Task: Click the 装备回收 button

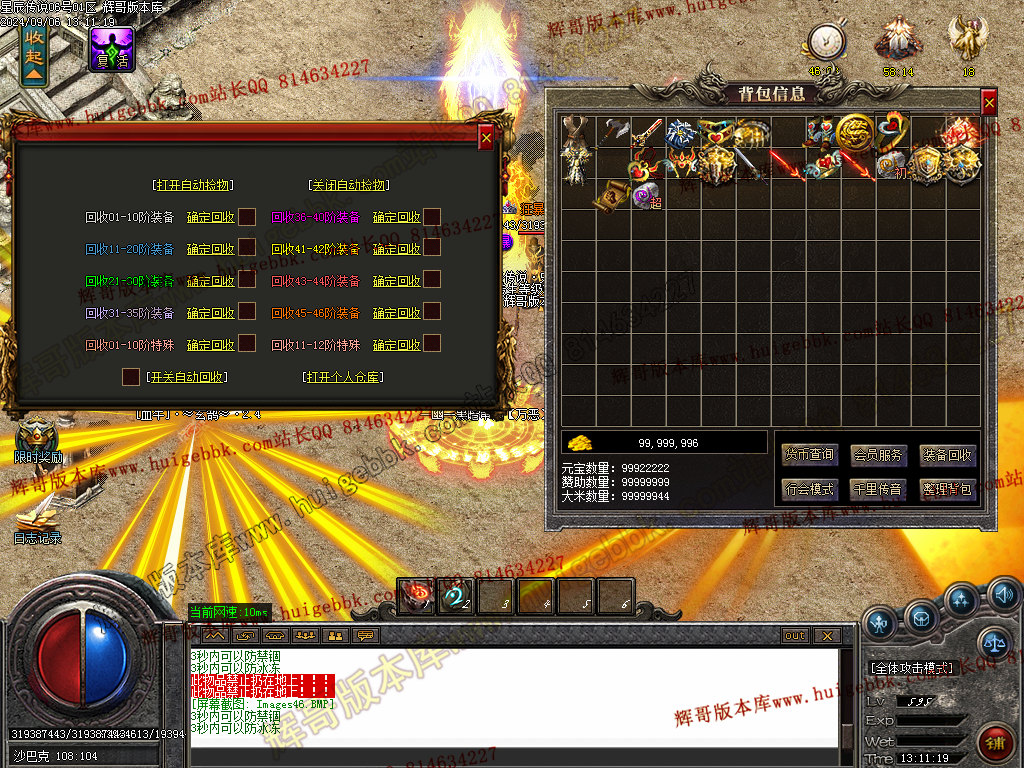Action: point(946,455)
